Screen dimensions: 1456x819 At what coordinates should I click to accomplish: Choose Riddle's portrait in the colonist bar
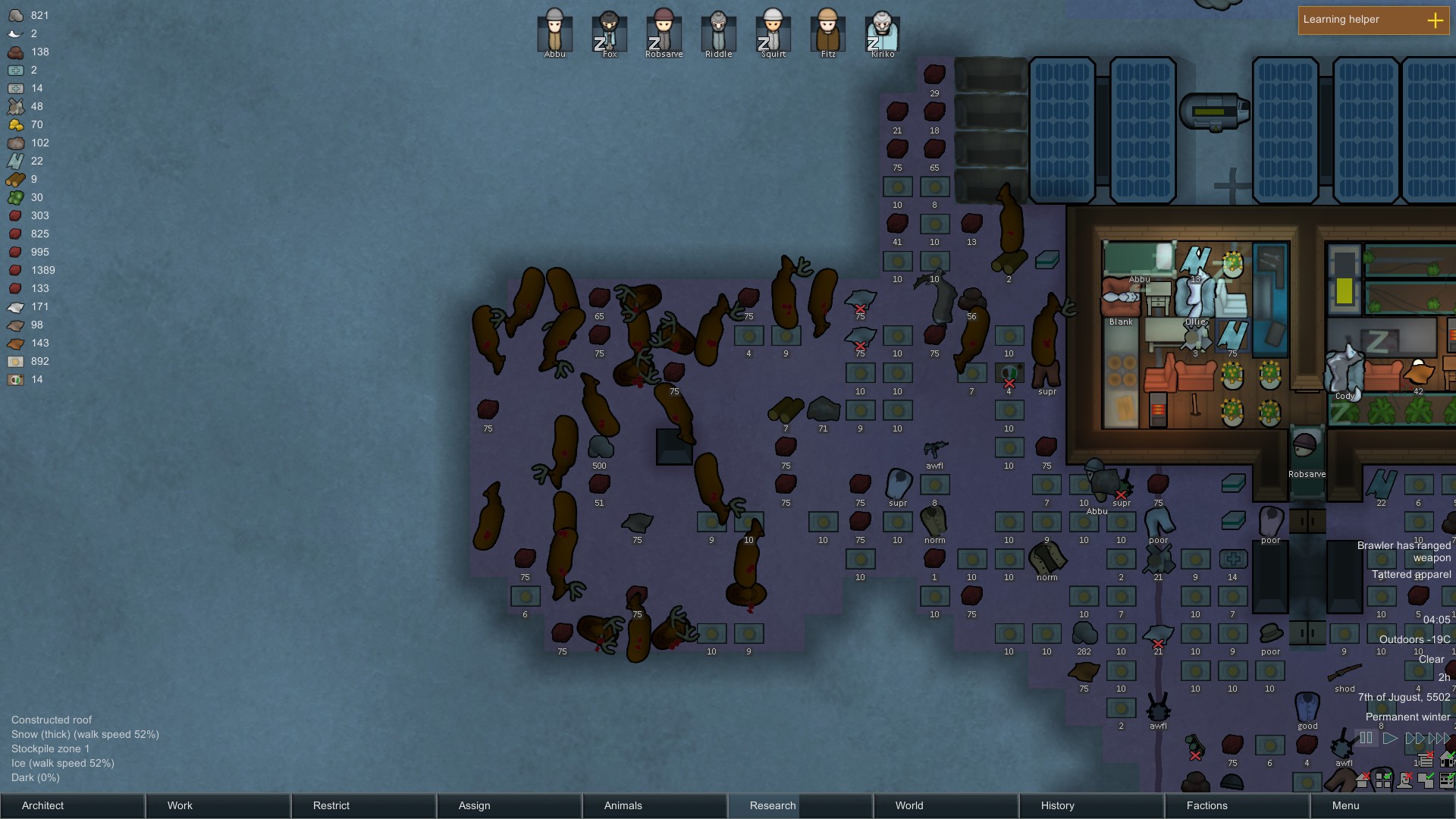(x=718, y=32)
